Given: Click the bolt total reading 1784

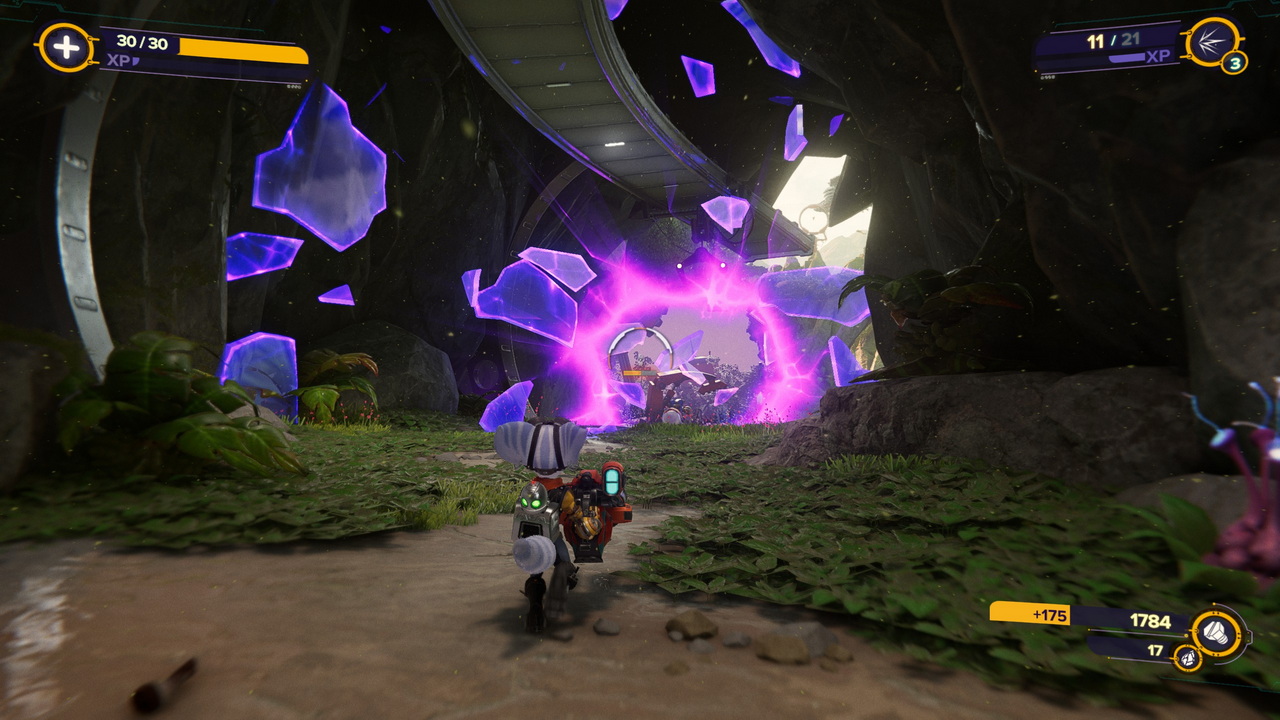Looking at the screenshot, I should click(1150, 619).
